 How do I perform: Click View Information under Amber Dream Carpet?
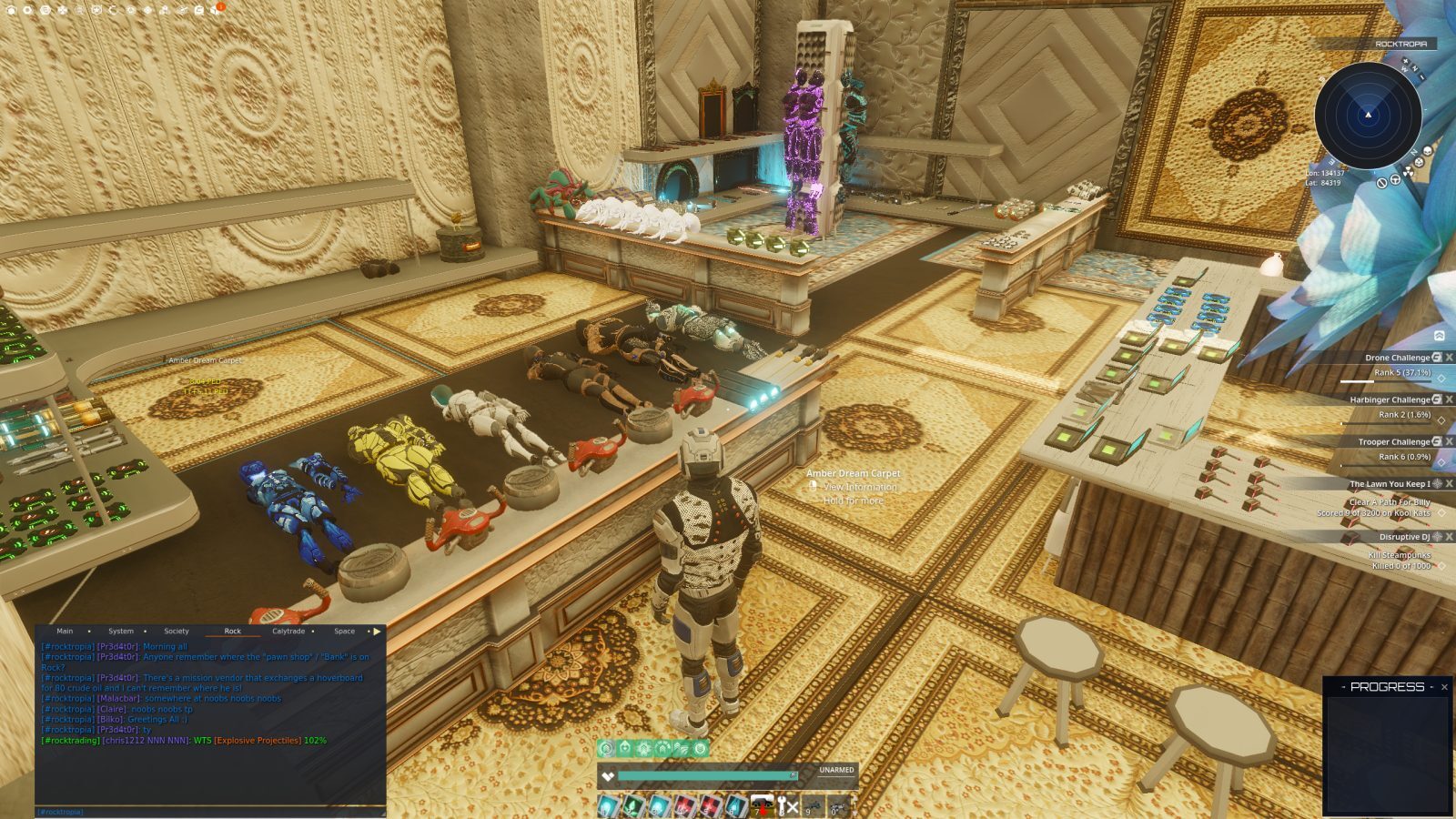point(859,488)
